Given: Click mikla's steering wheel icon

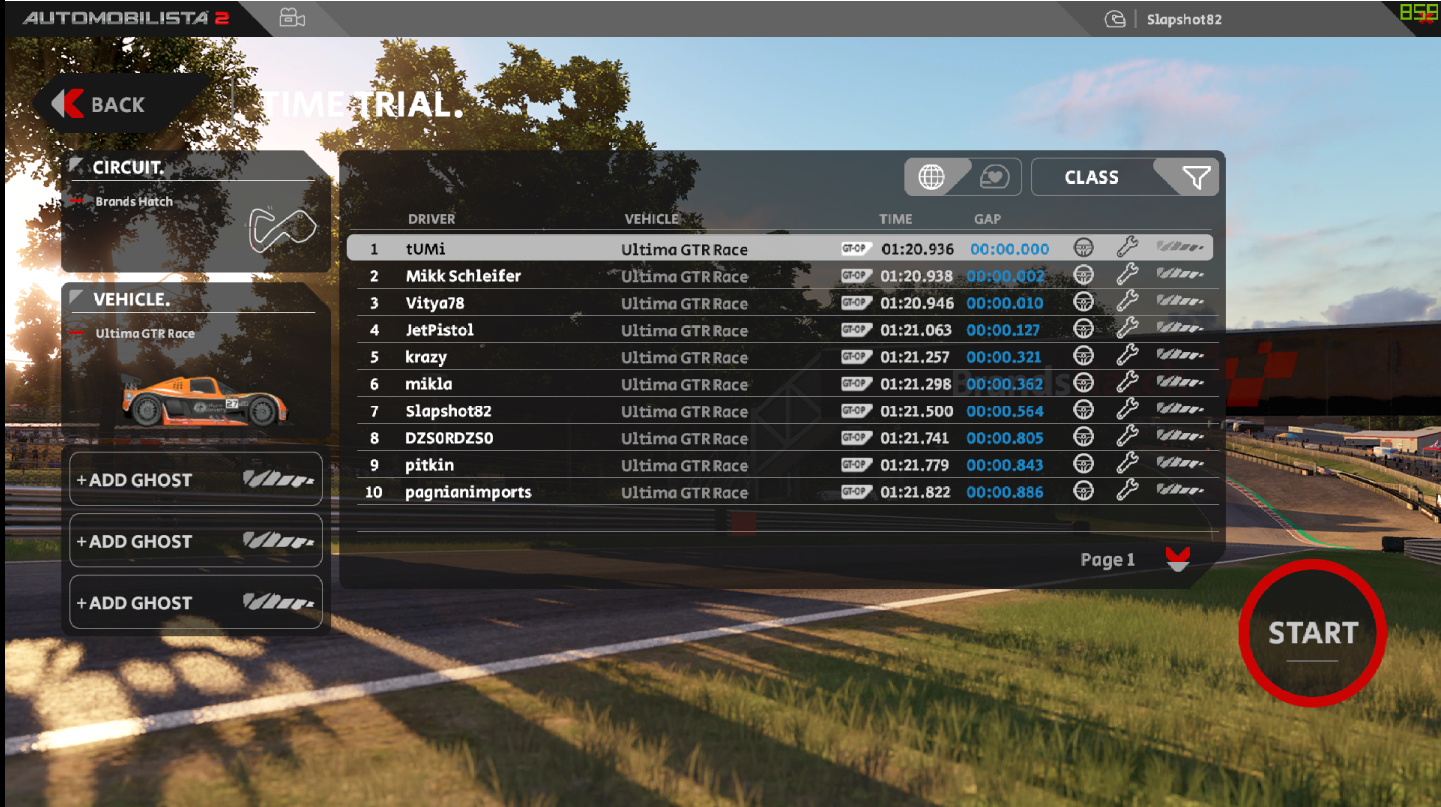Looking at the screenshot, I should point(1082,384).
